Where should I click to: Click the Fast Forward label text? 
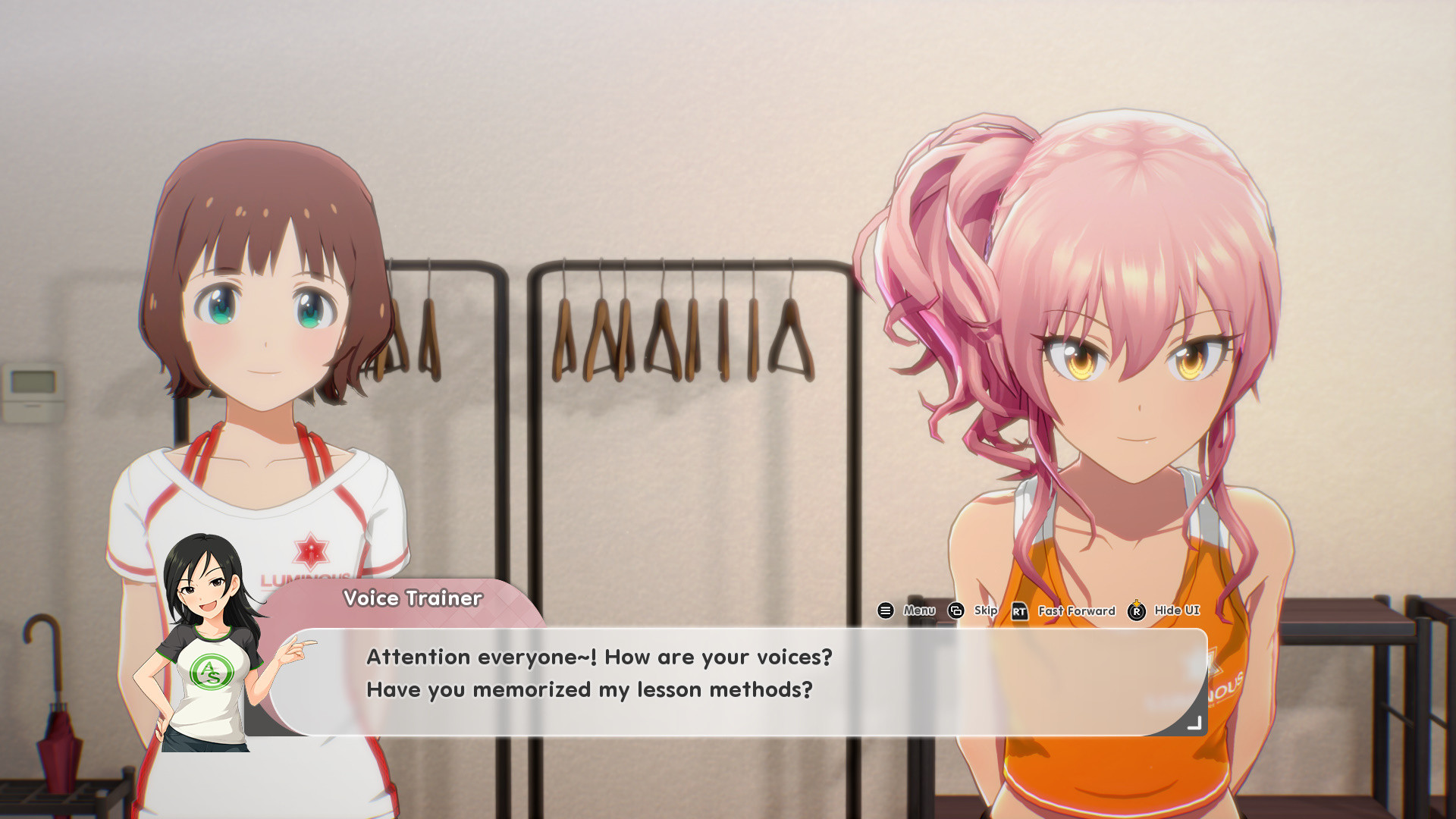click(x=1075, y=610)
